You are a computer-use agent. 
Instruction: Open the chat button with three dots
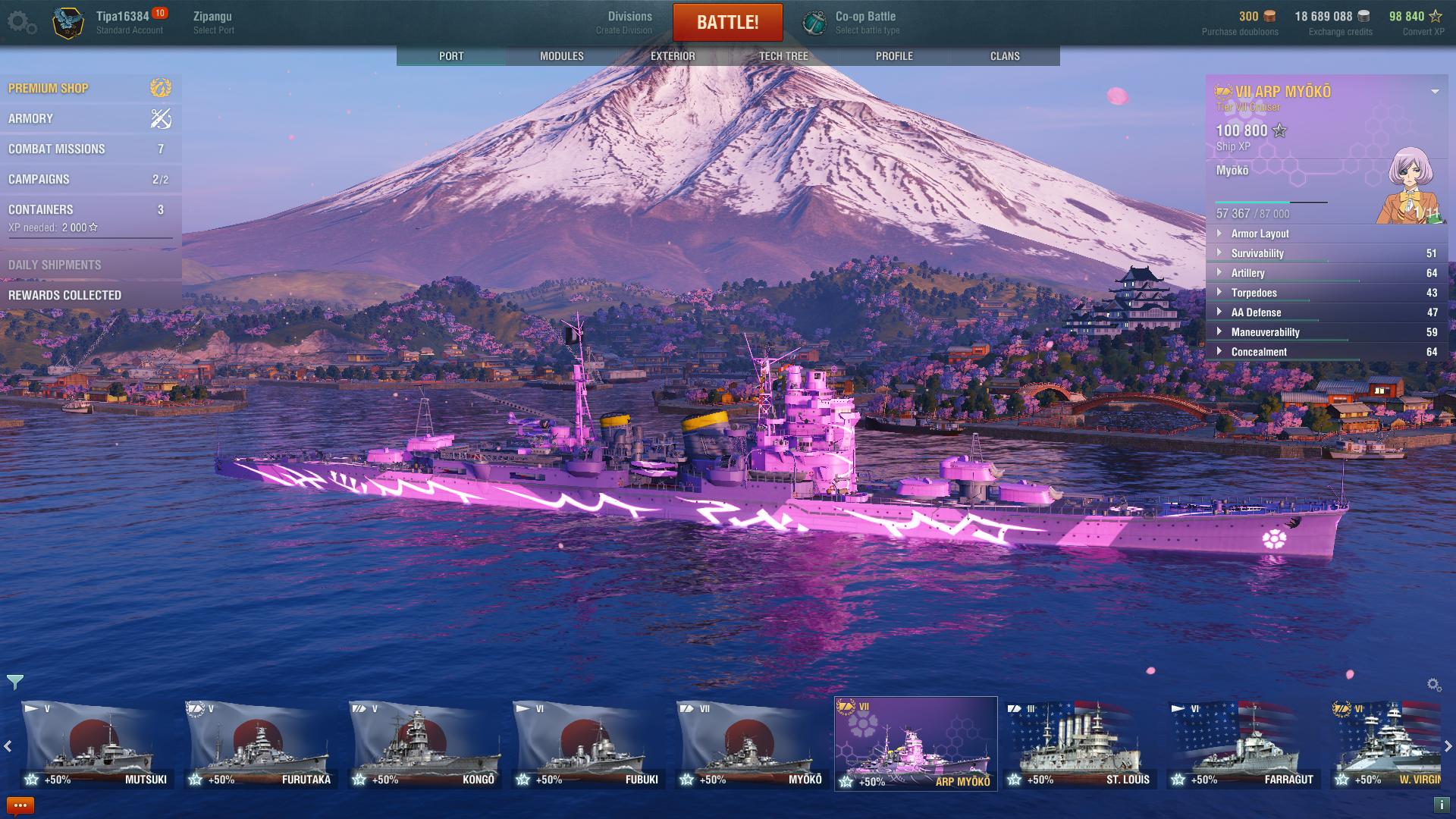[20, 805]
